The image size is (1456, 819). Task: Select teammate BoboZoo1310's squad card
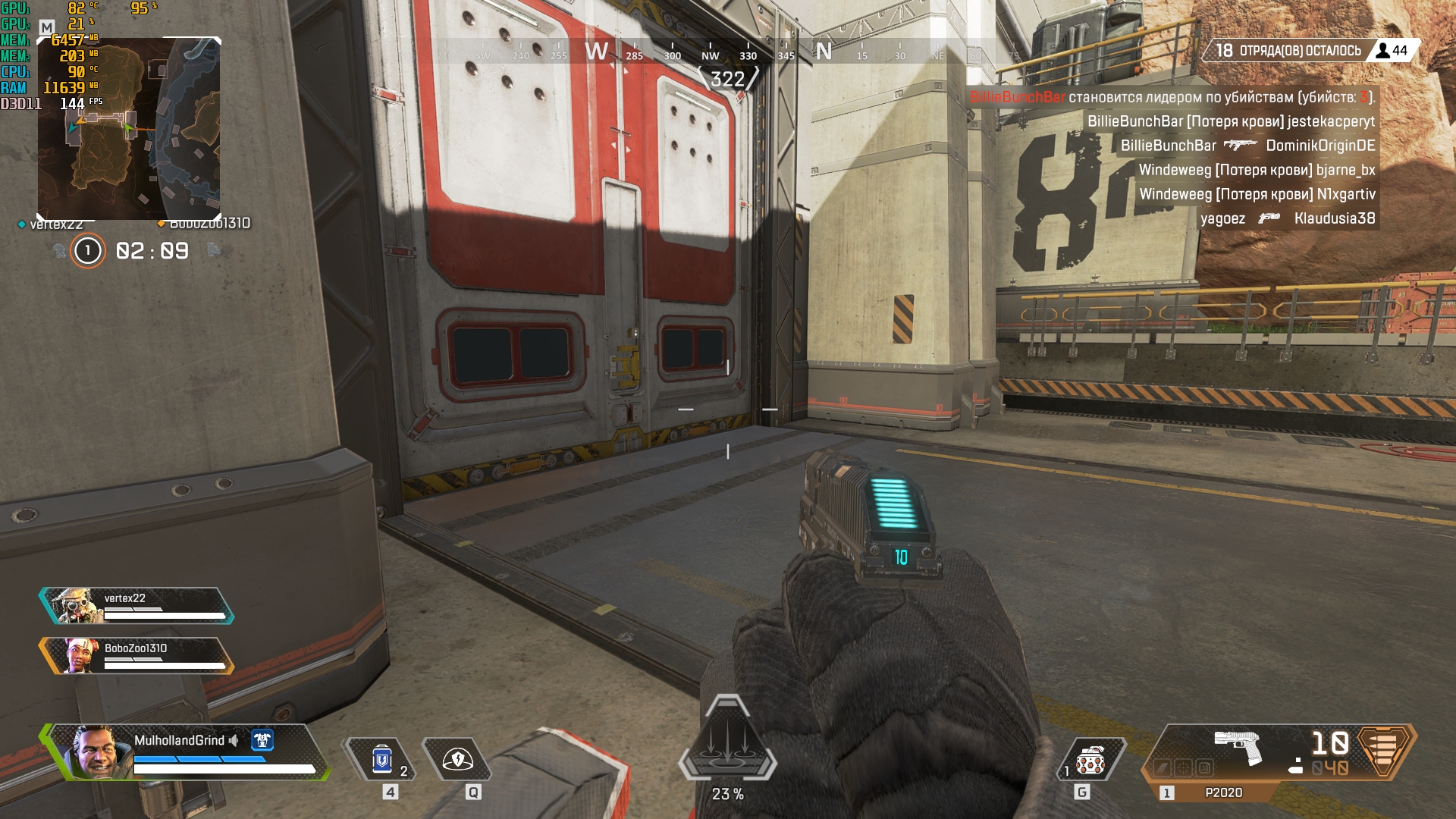click(136, 656)
